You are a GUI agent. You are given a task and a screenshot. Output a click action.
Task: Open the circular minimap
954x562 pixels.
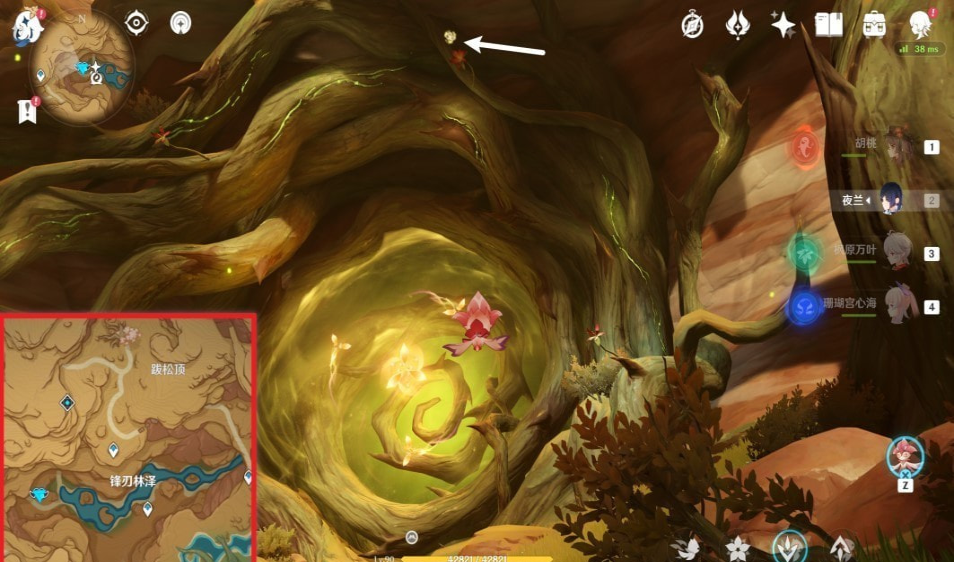[84, 69]
